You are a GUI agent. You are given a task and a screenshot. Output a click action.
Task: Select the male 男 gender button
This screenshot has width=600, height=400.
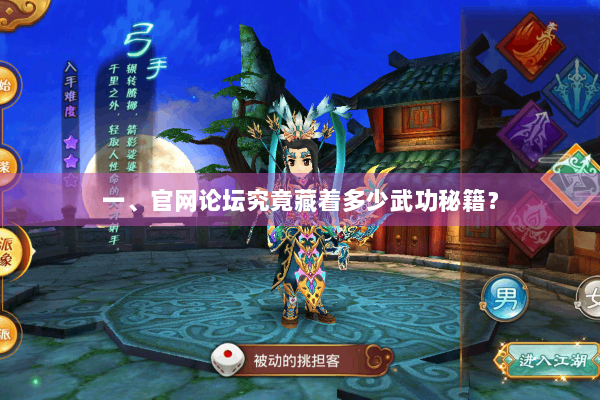tap(504, 297)
